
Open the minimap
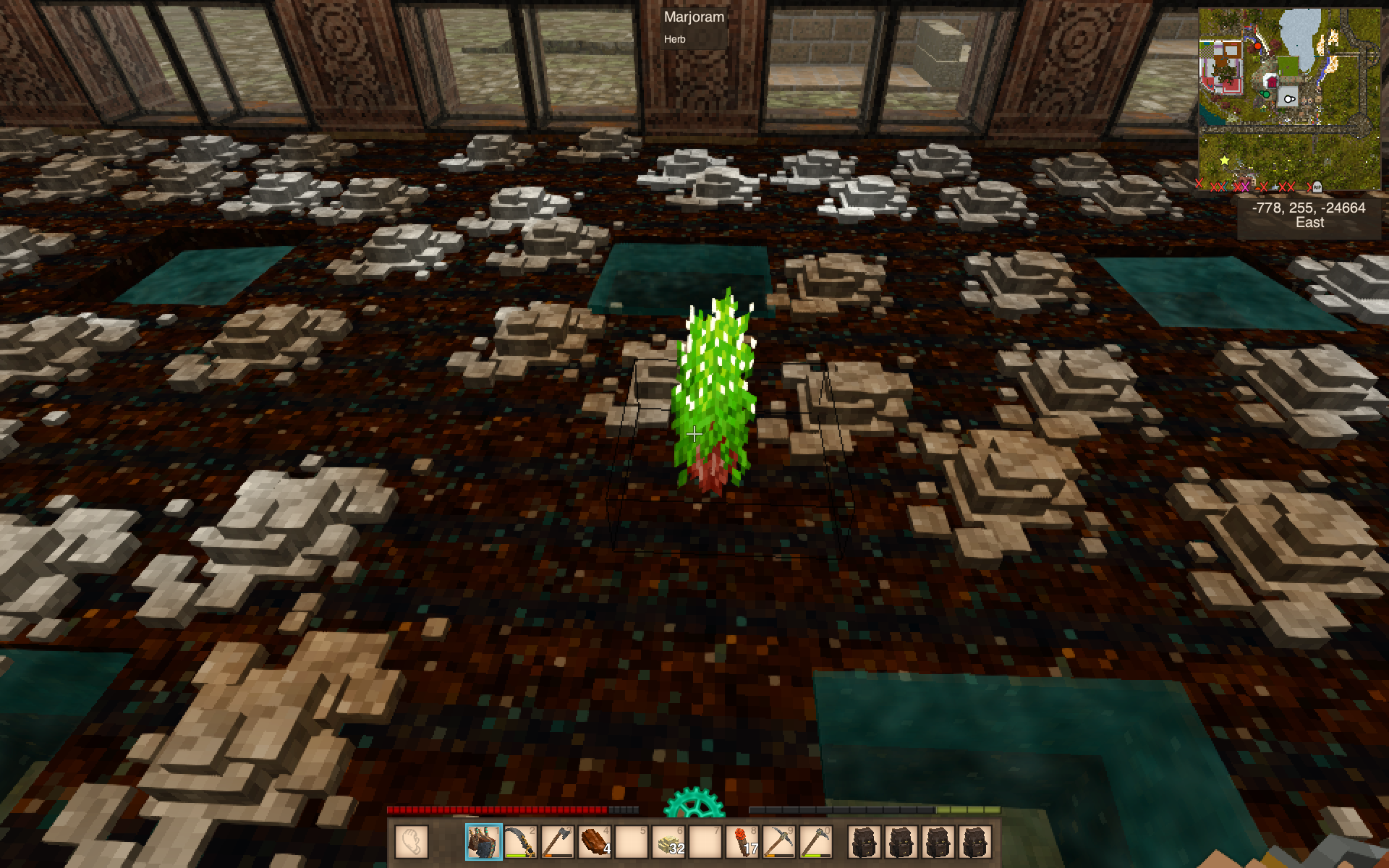(1289, 98)
